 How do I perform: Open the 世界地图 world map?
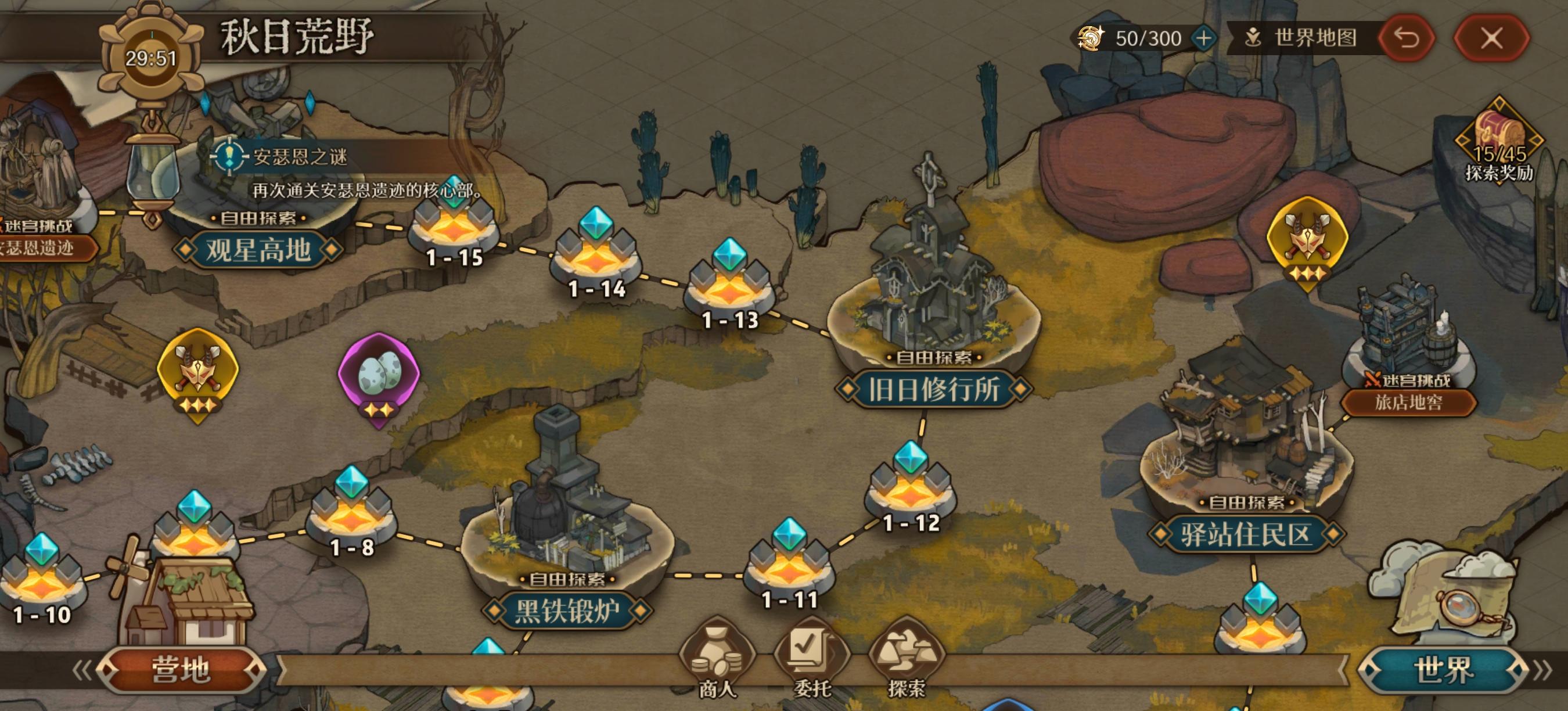(1303, 38)
